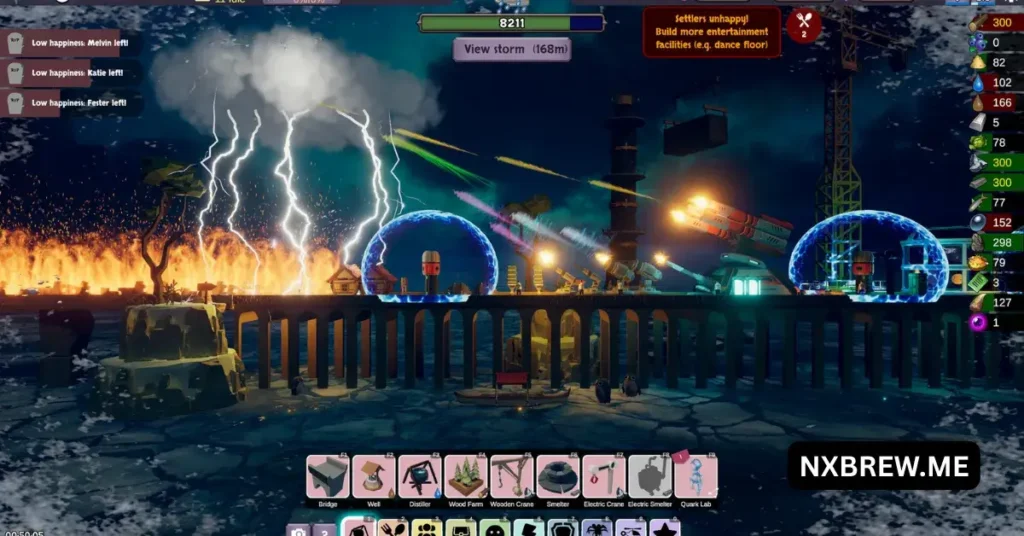1024x536 pixels.
Task: Pick the Electric Smelter building
Action: (x=649, y=476)
